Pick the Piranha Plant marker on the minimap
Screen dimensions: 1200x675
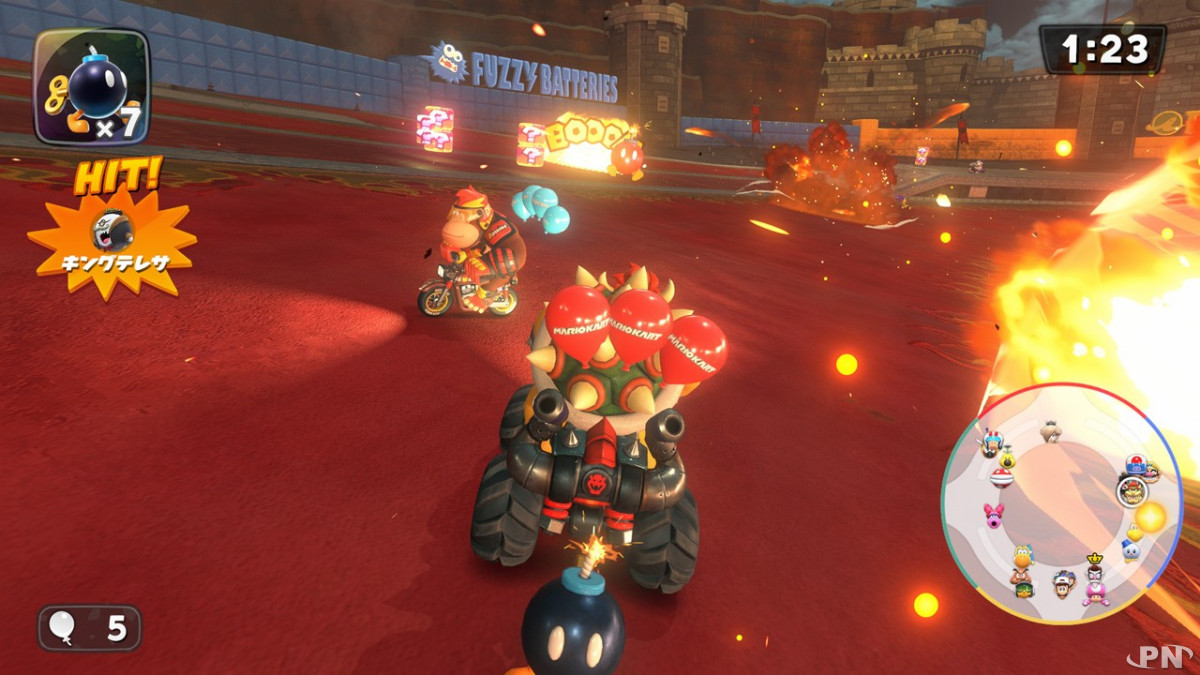1002,477
